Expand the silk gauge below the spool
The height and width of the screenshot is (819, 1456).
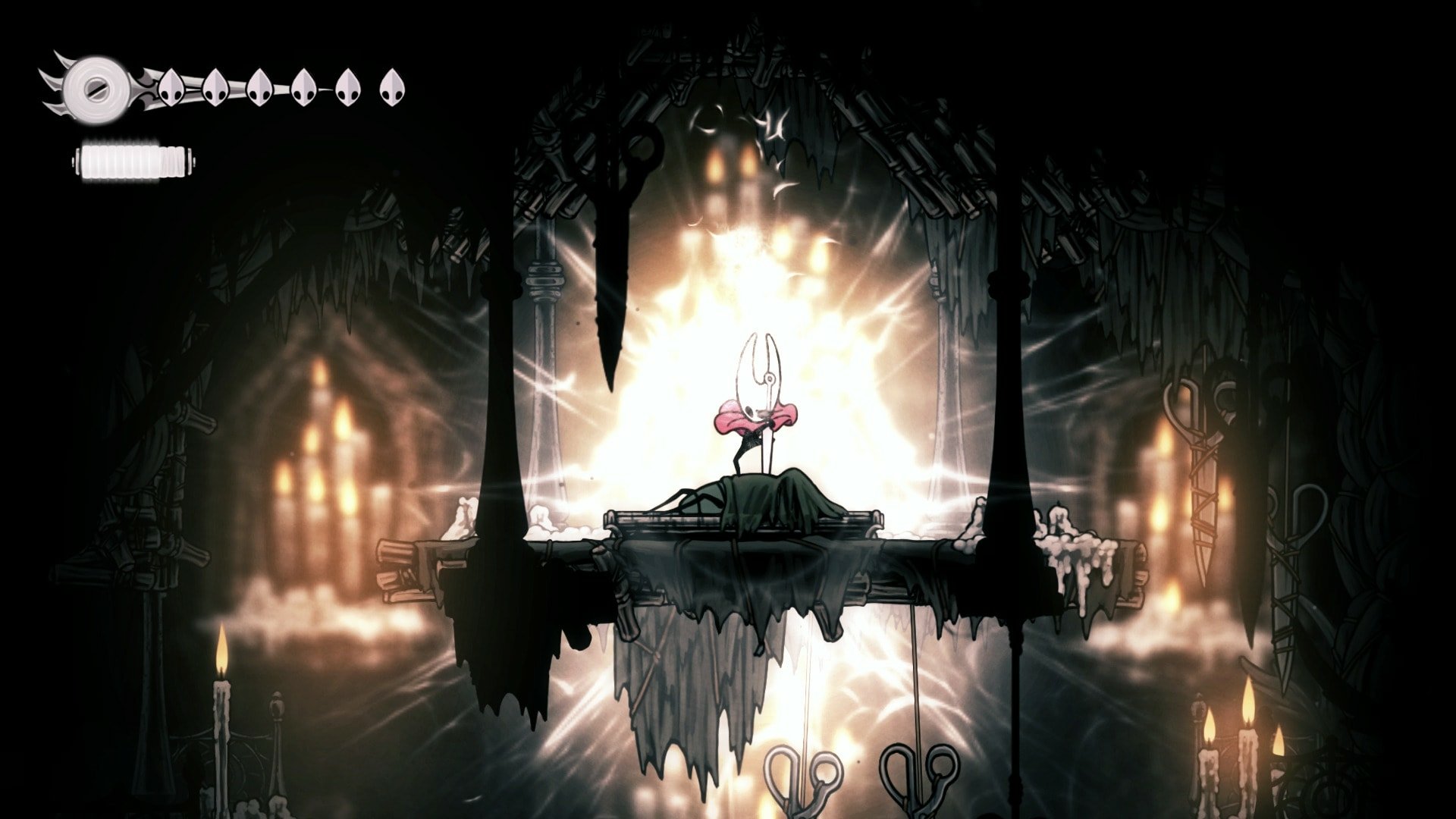click(x=133, y=161)
